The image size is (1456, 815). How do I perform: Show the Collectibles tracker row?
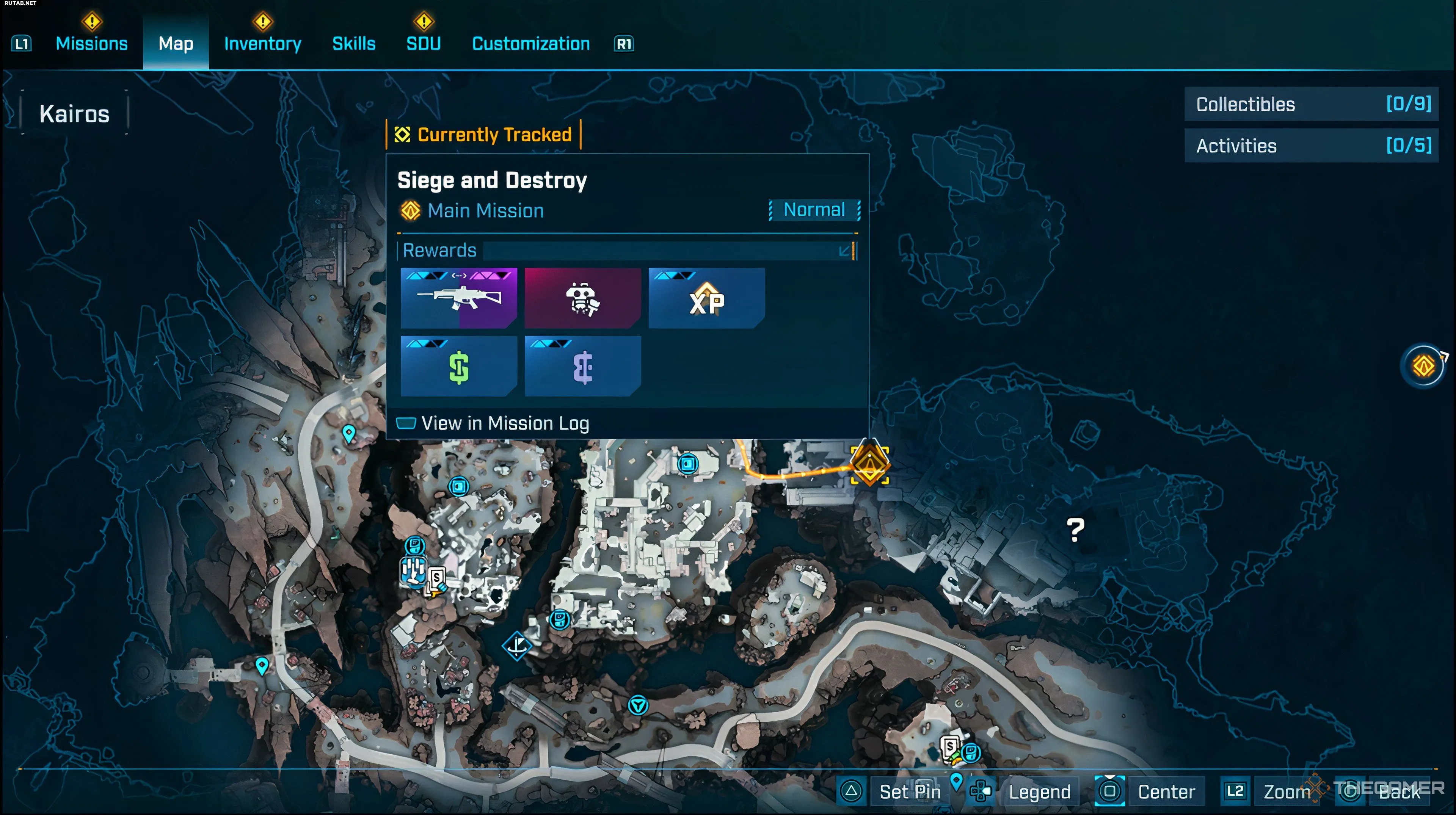coord(1311,104)
